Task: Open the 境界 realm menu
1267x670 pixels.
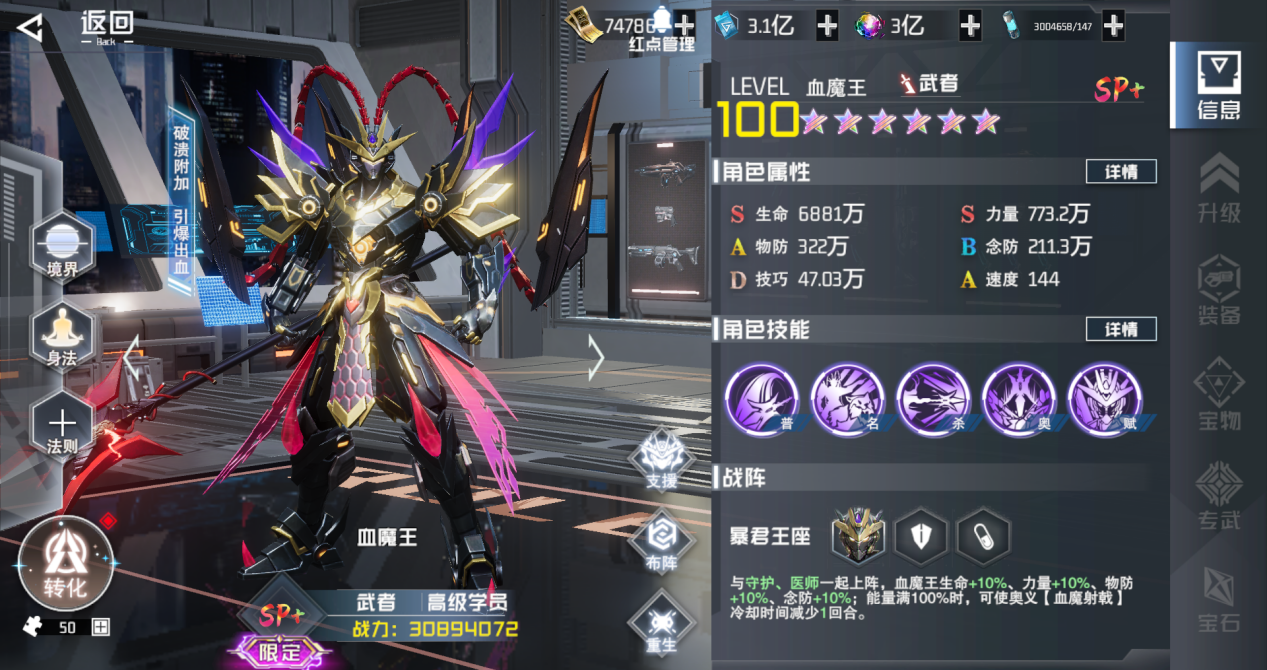Action: pos(62,244)
